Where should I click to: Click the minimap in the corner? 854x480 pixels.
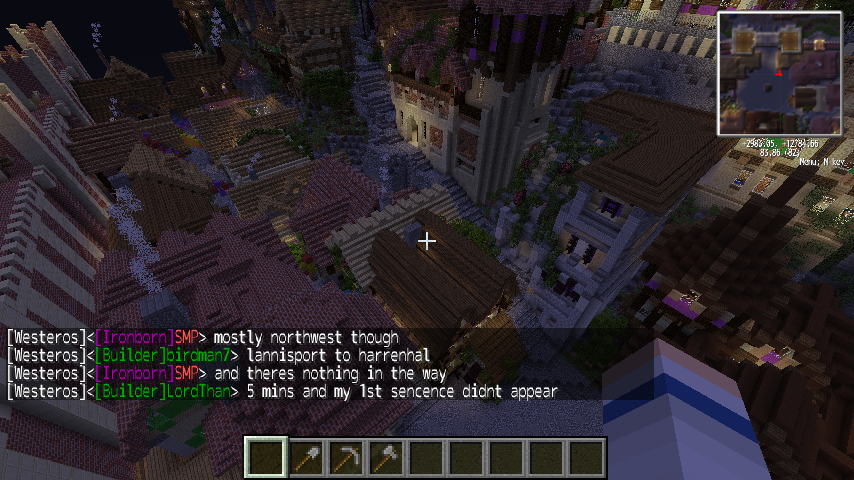click(779, 73)
